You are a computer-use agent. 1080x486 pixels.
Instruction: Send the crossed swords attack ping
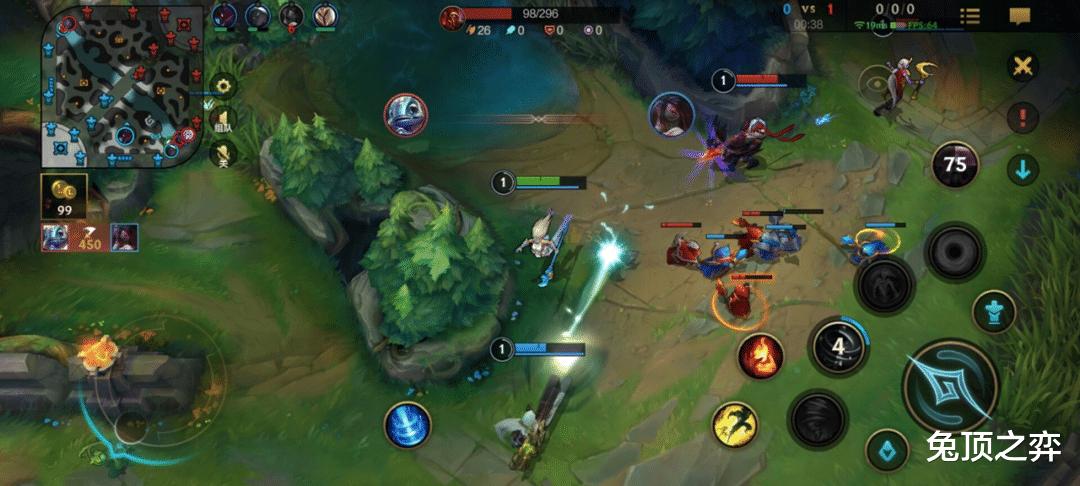(x=1022, y=67)
